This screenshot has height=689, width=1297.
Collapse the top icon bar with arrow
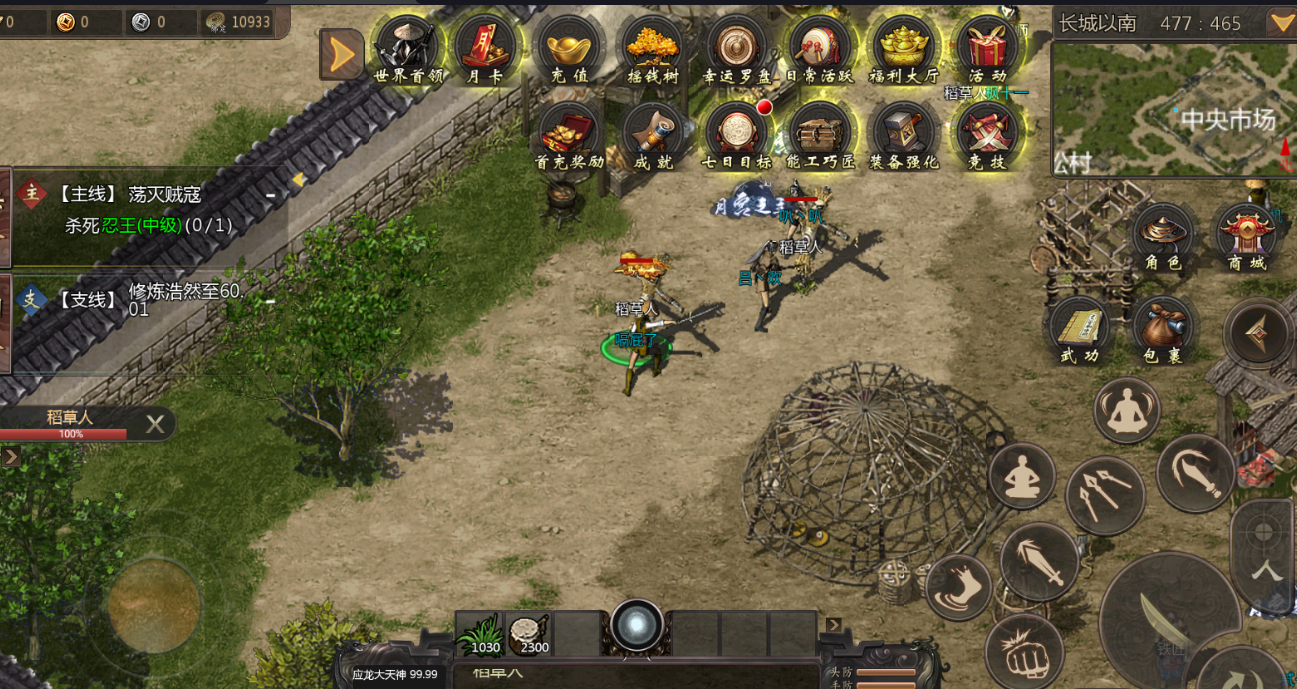point(341,54)
